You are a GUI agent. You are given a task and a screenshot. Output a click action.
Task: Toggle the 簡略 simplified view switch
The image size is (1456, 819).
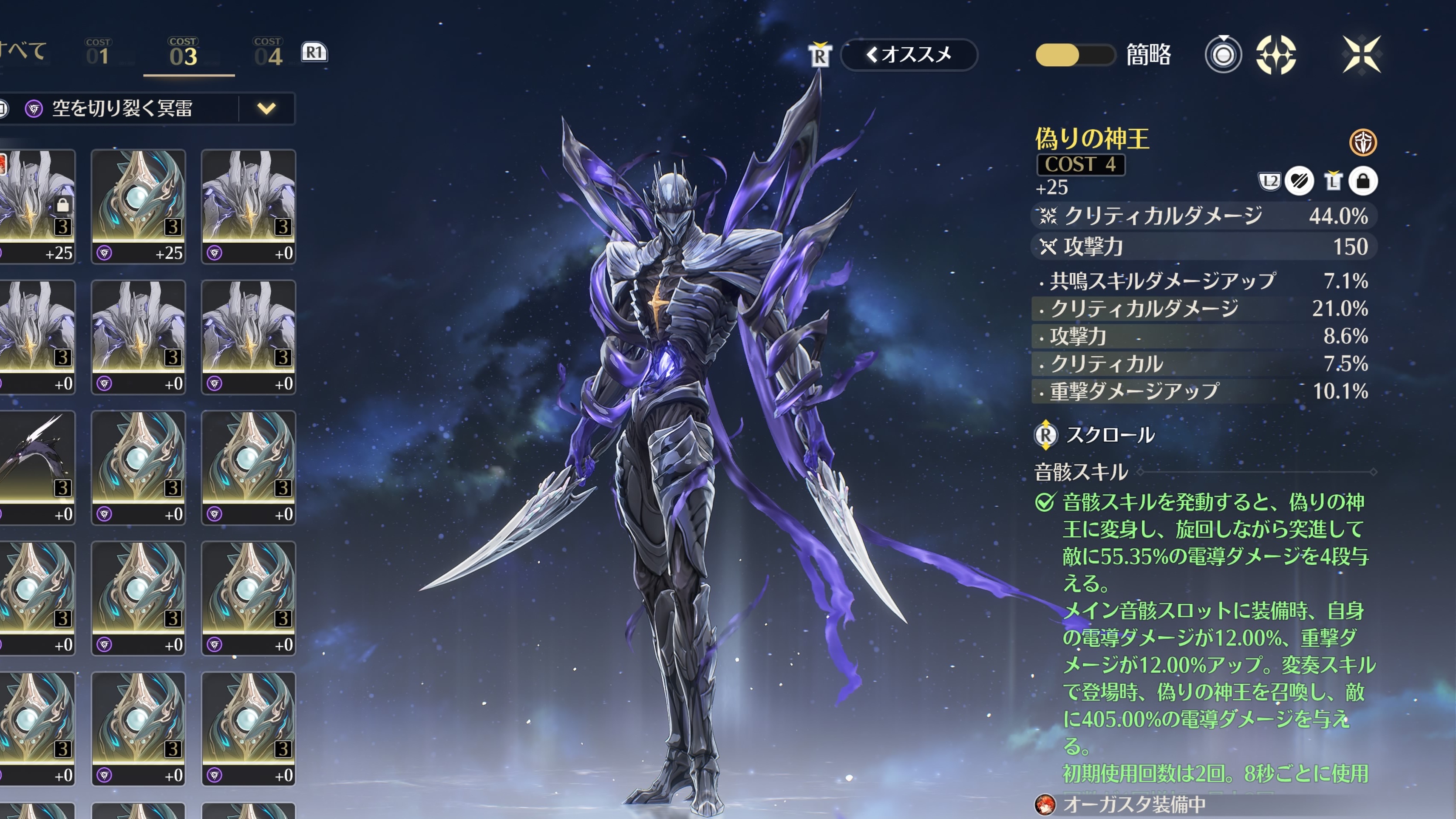tap(1074, 55)
